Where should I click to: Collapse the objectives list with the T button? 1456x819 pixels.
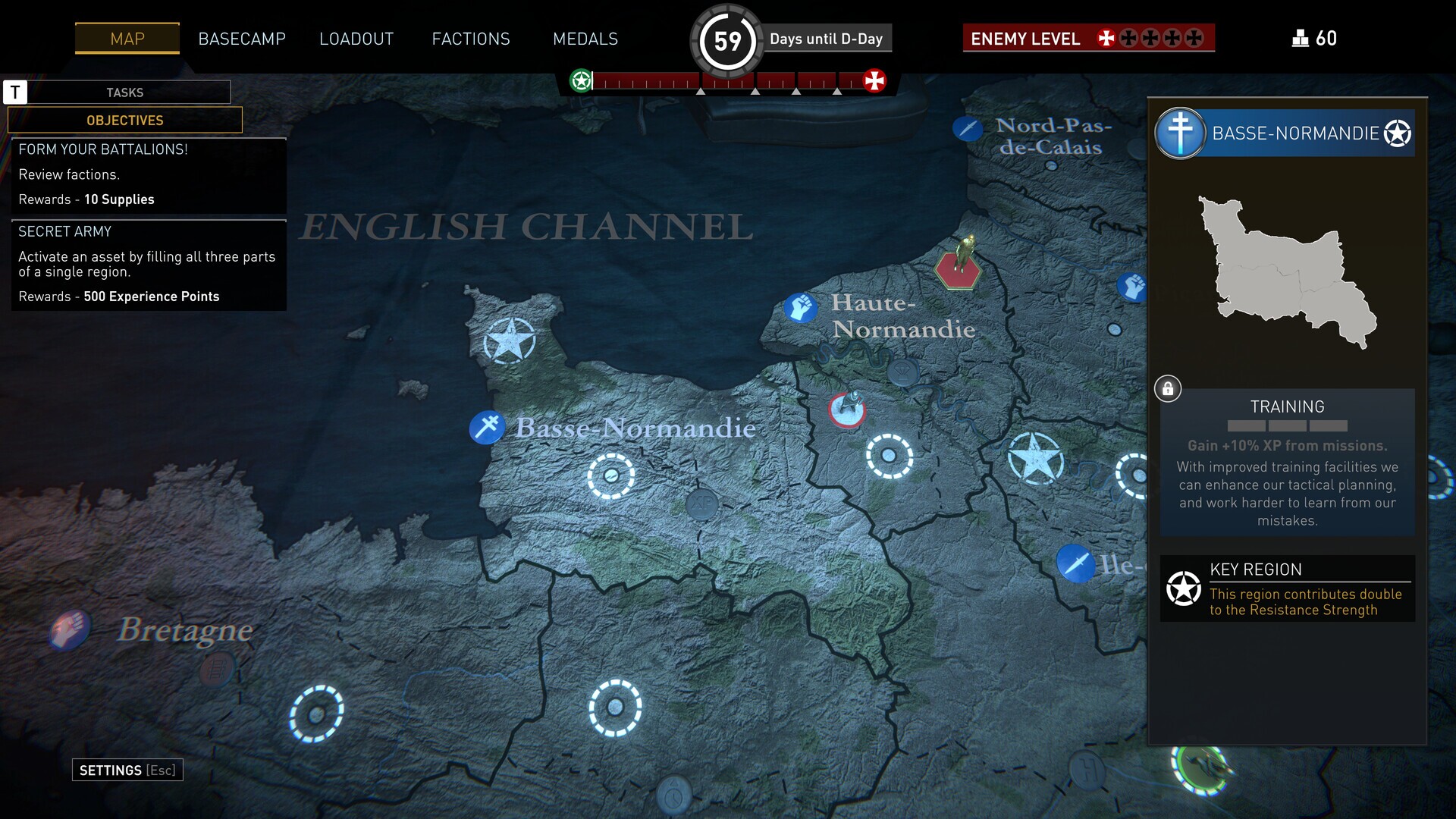16,92
